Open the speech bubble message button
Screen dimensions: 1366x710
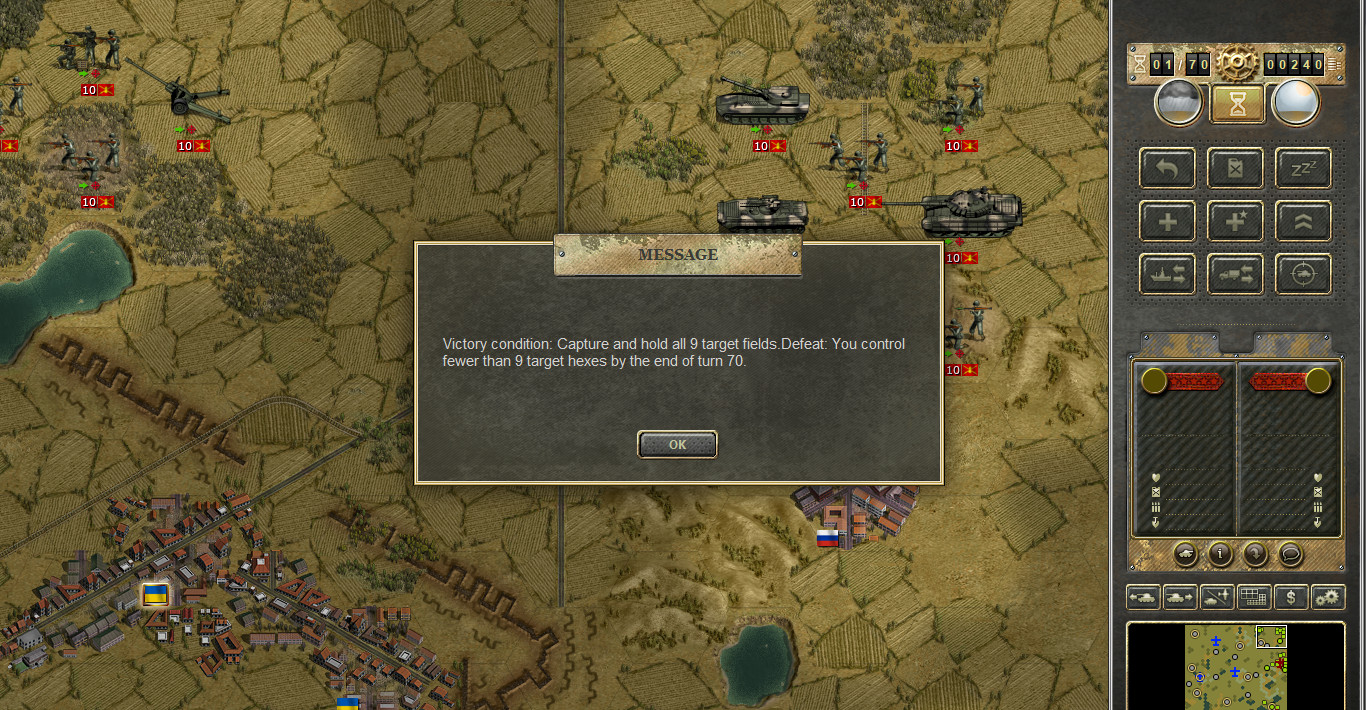pos(1291,552)
